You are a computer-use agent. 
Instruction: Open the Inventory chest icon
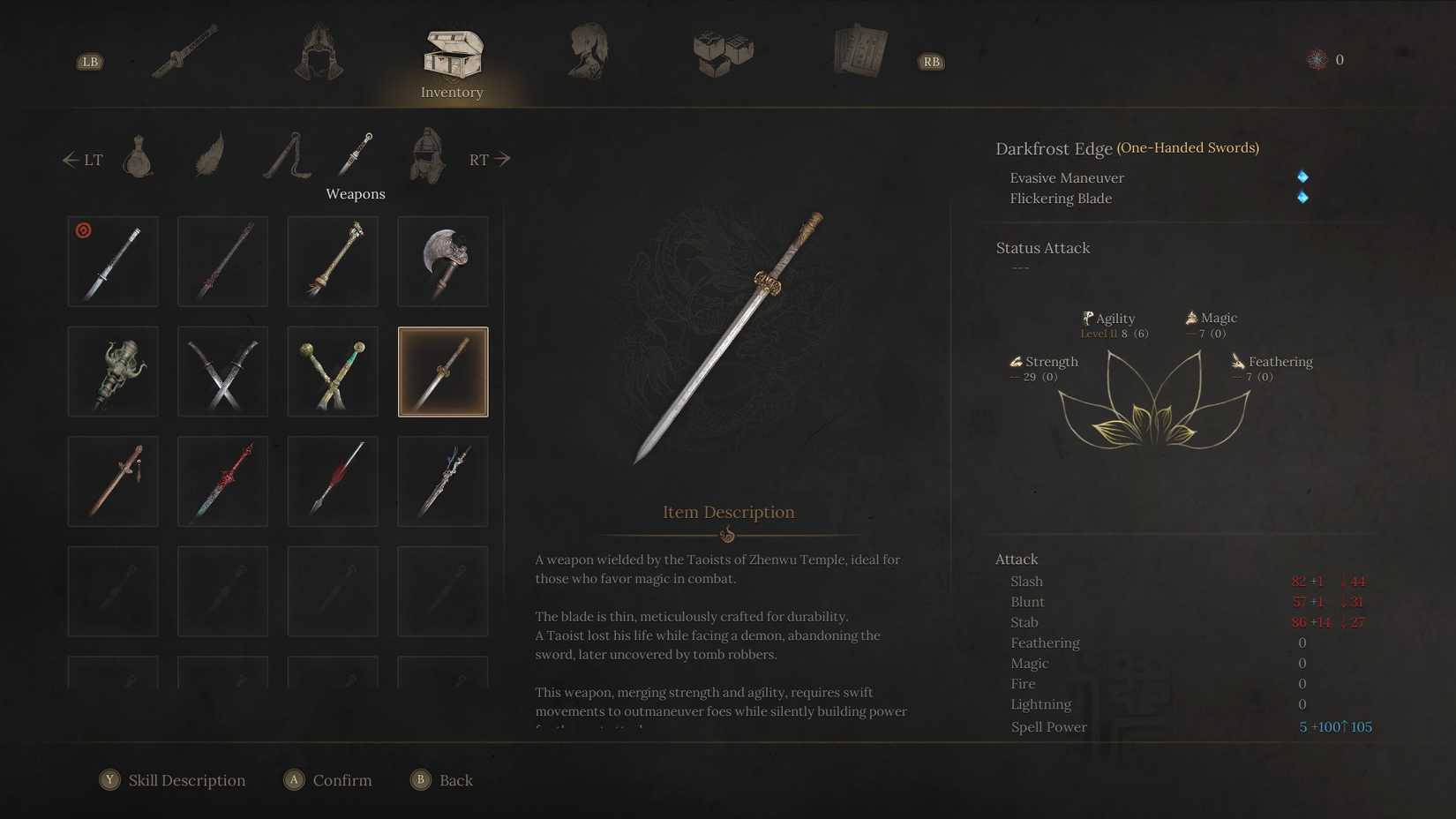click(453, 53)
